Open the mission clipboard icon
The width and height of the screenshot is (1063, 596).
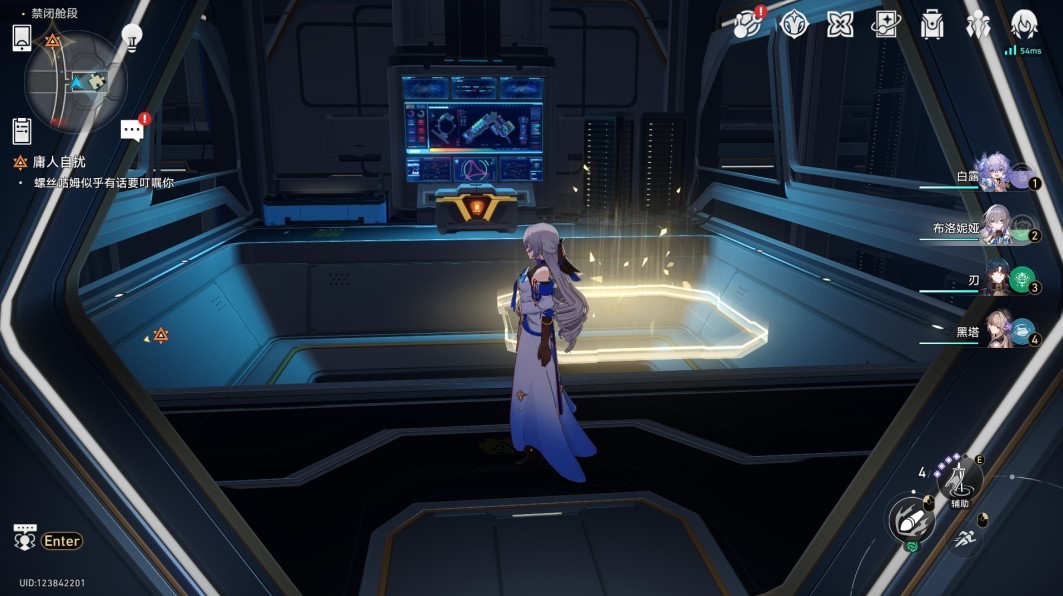pos(22,130)
